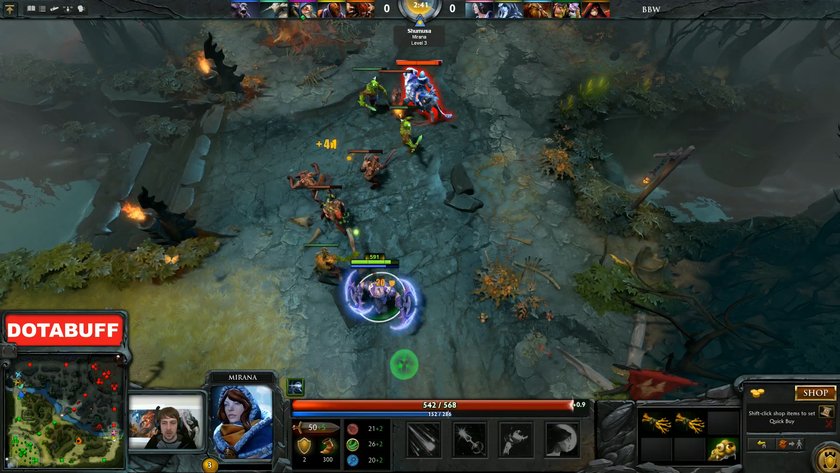Select the buff icon above the health bar
Screen dimensions: 840x473
[x=296, y=386]
